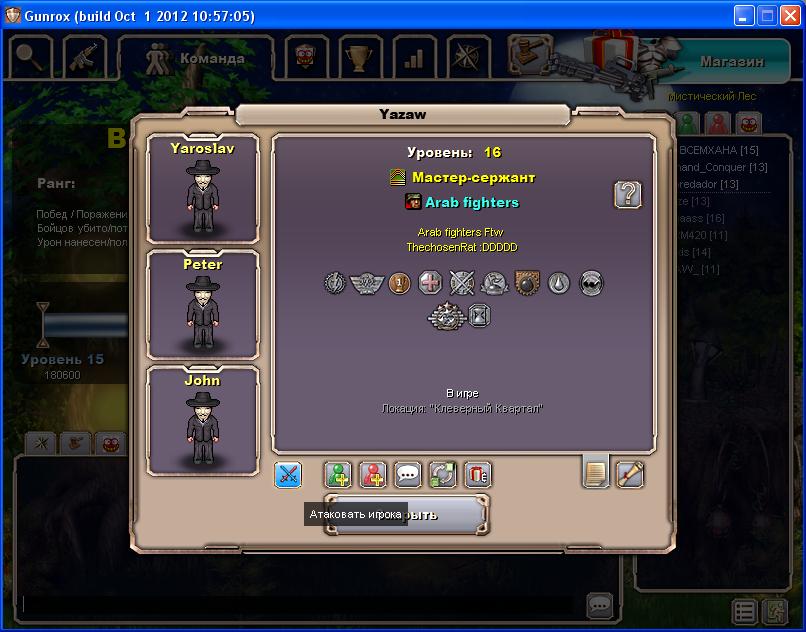Viewport: 806px width, 632px height.
Task: Add player as friend with green figure icon
Action: [x=341, y=474]
